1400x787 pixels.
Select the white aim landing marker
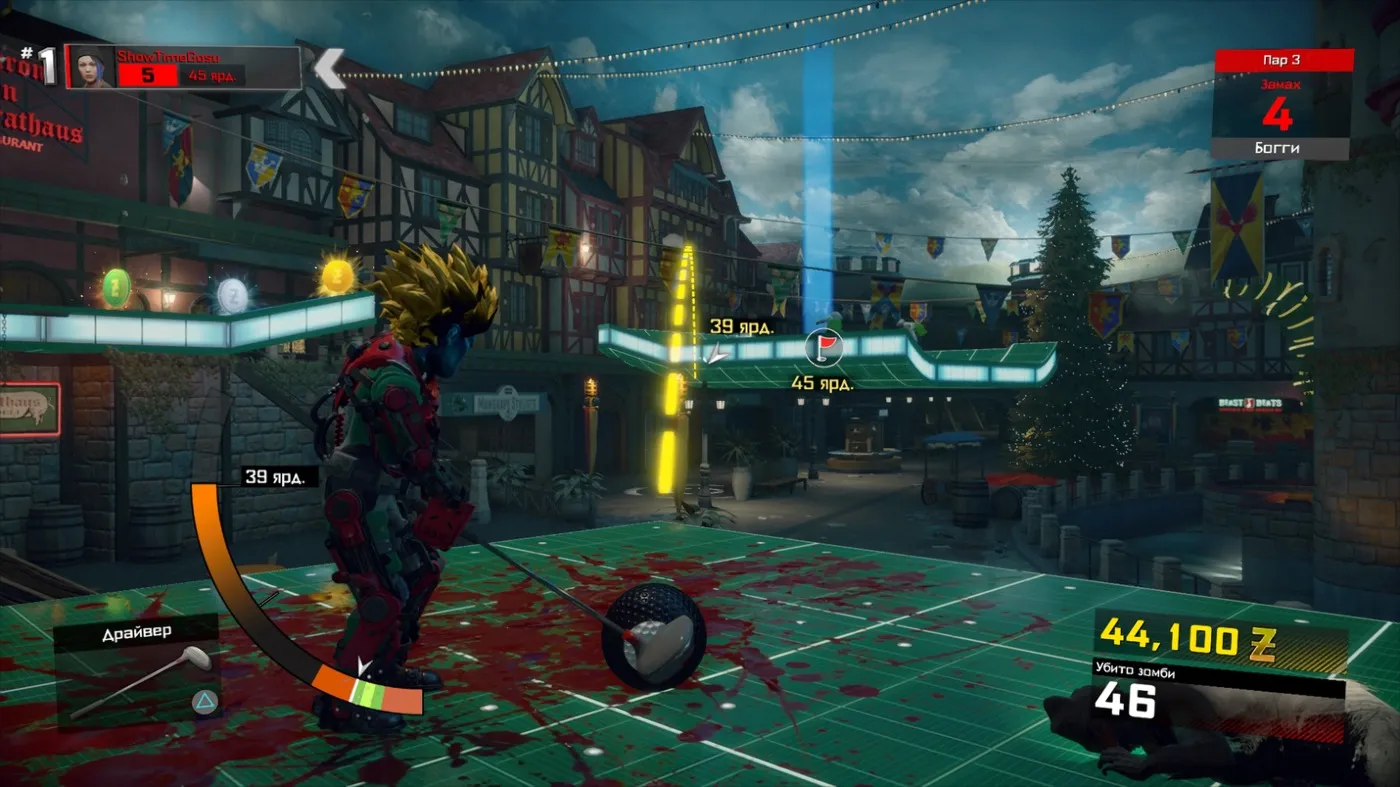[716, 352]
